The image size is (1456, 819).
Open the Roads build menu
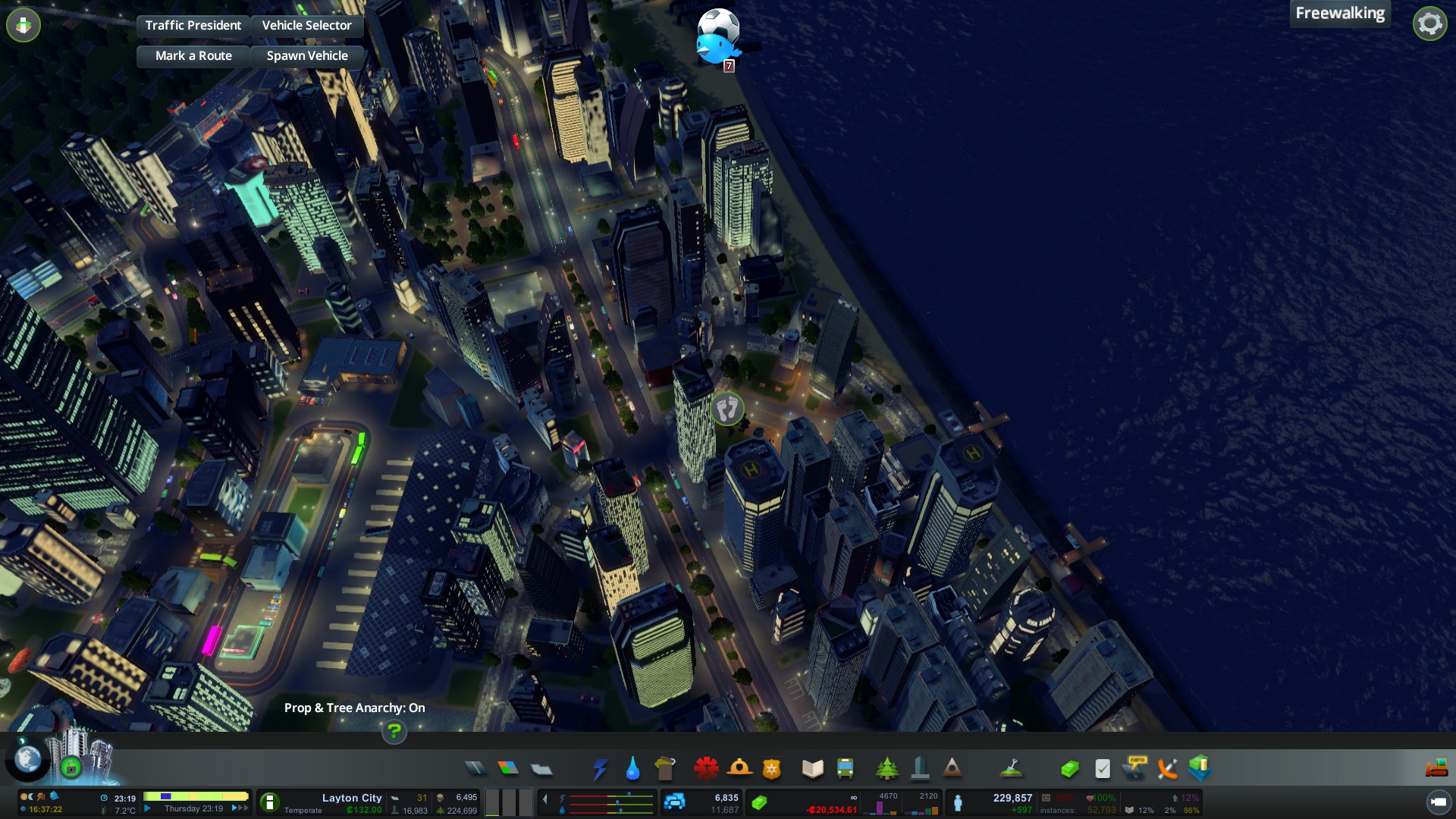(475, 769)
